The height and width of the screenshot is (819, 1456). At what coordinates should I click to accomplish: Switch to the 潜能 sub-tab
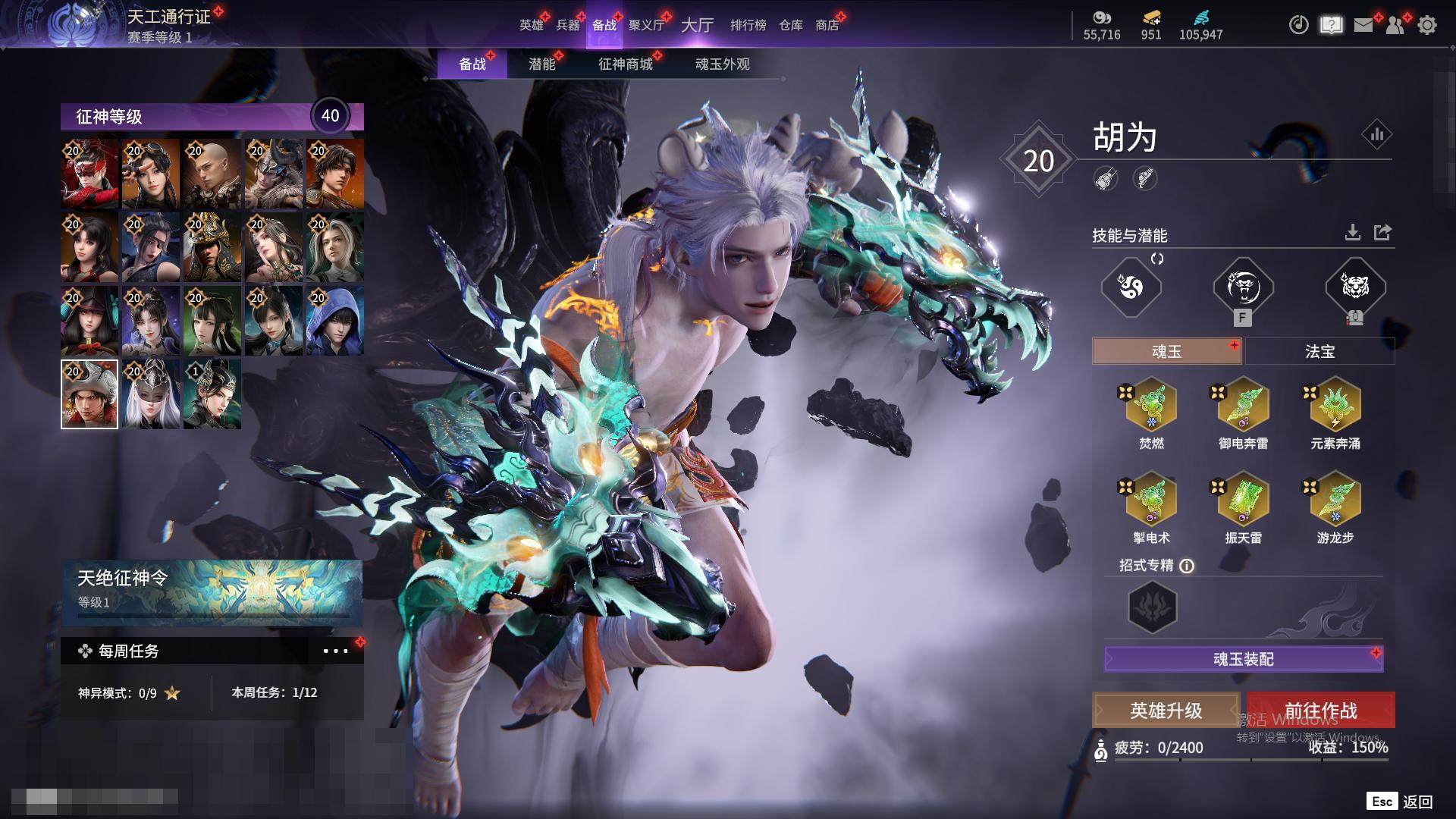click(x=541, y=64)
